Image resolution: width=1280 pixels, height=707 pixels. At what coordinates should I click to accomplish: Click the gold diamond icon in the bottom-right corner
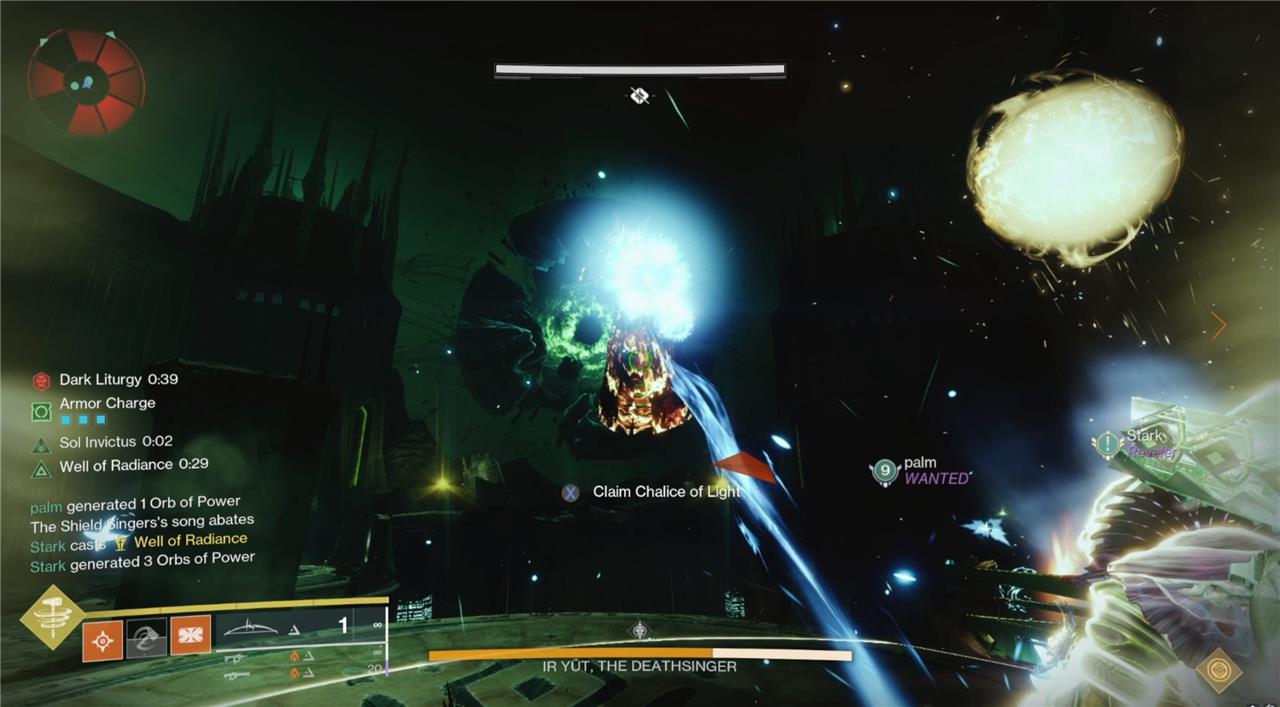[1219, 669]
